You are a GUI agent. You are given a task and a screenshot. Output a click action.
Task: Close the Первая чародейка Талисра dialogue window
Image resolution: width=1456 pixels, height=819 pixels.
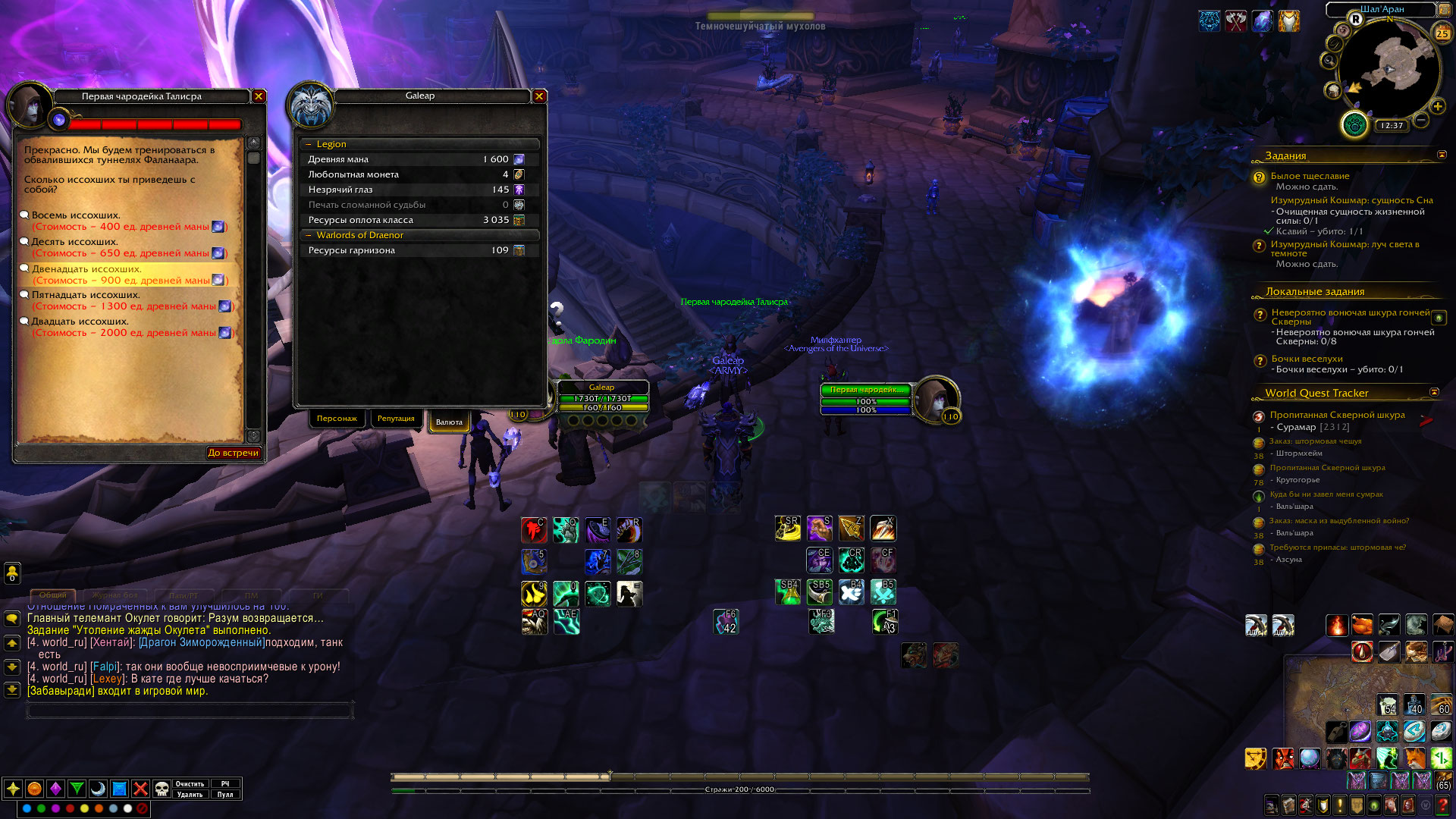click(259, 96)
